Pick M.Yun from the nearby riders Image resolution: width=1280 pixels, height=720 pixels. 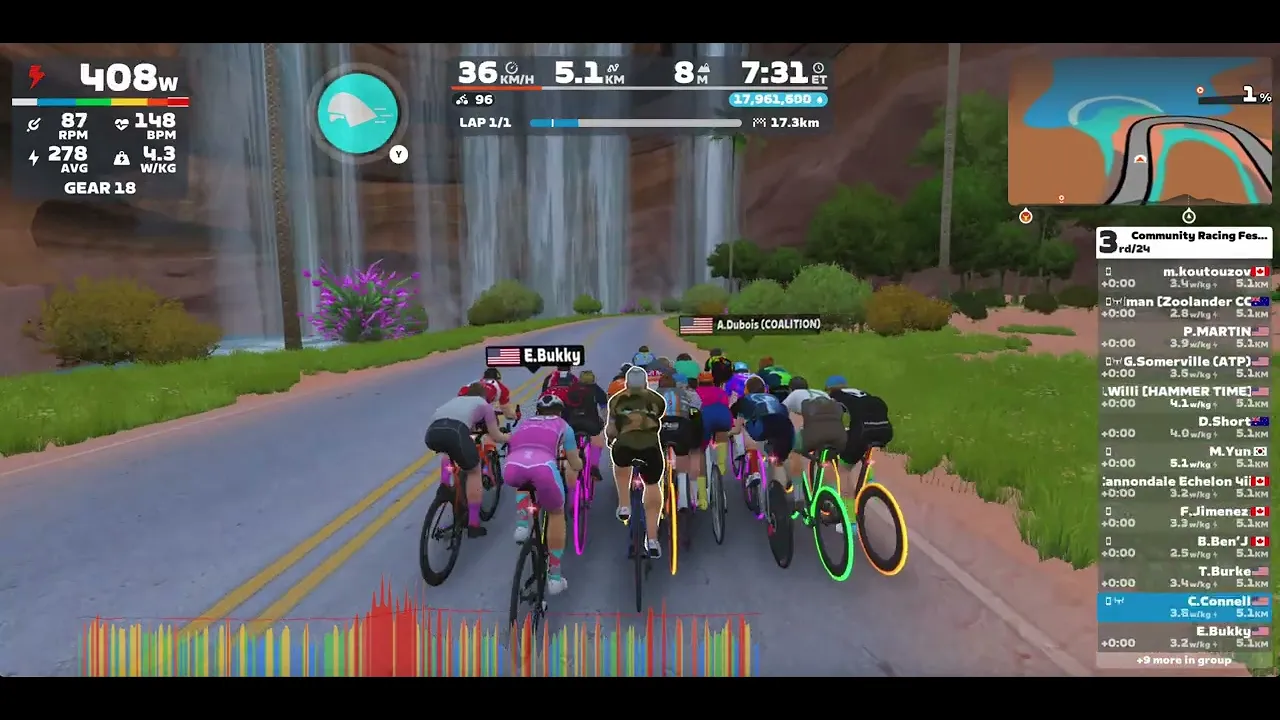(x=1184, y=457)
